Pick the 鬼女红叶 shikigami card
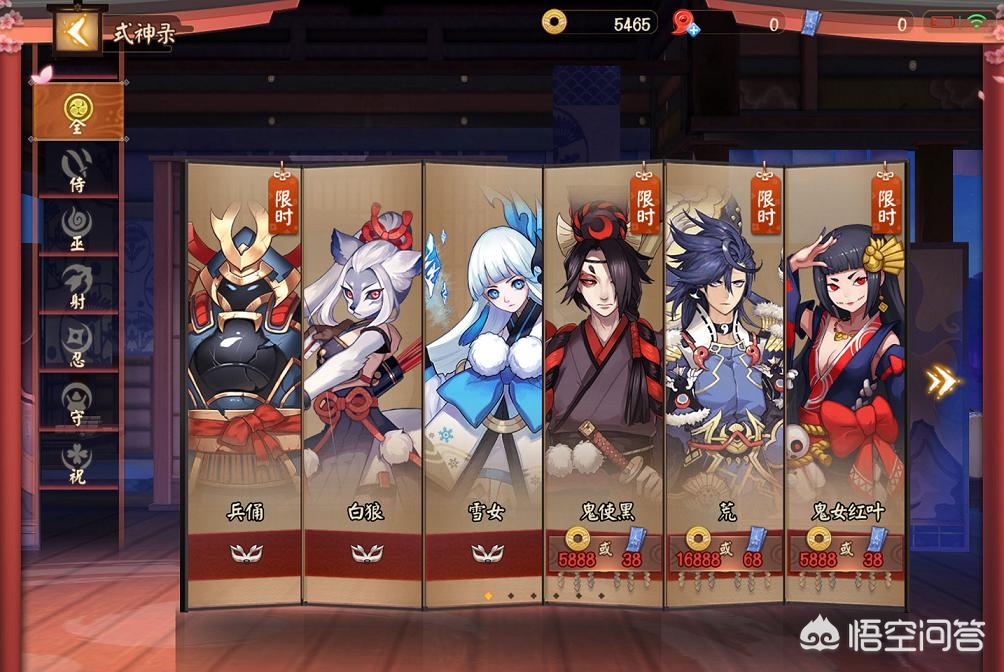The width and height of the screenshot is (1004, 672). pos(845,380)
